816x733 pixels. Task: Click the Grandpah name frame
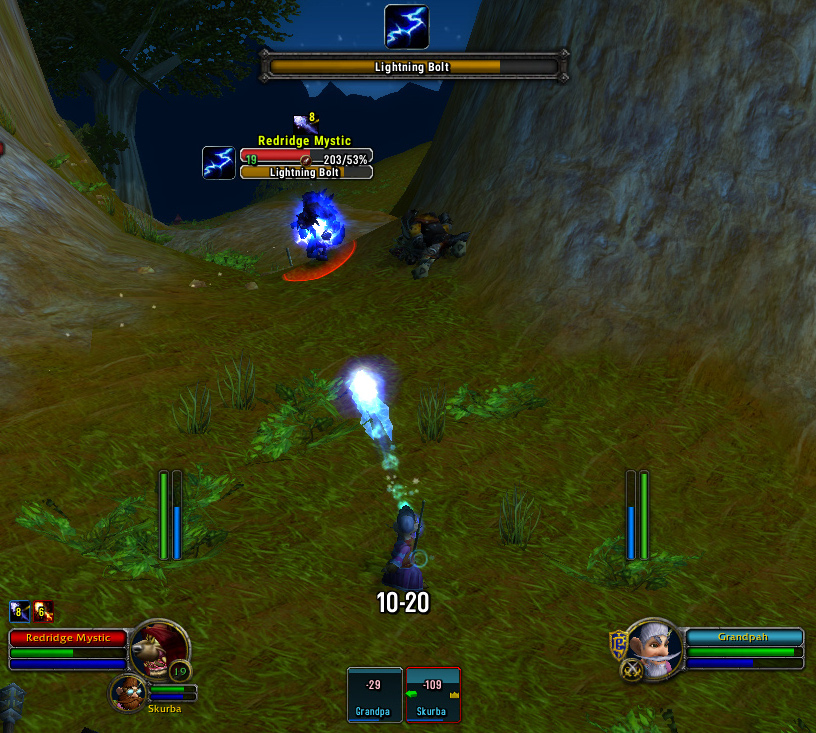745,637
